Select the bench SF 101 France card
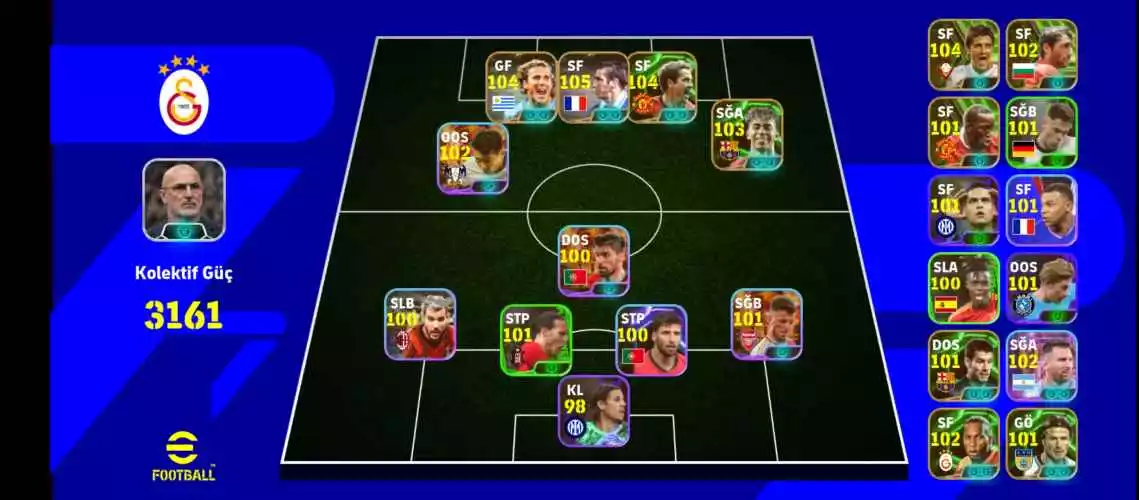 [x=1041, y=210]
